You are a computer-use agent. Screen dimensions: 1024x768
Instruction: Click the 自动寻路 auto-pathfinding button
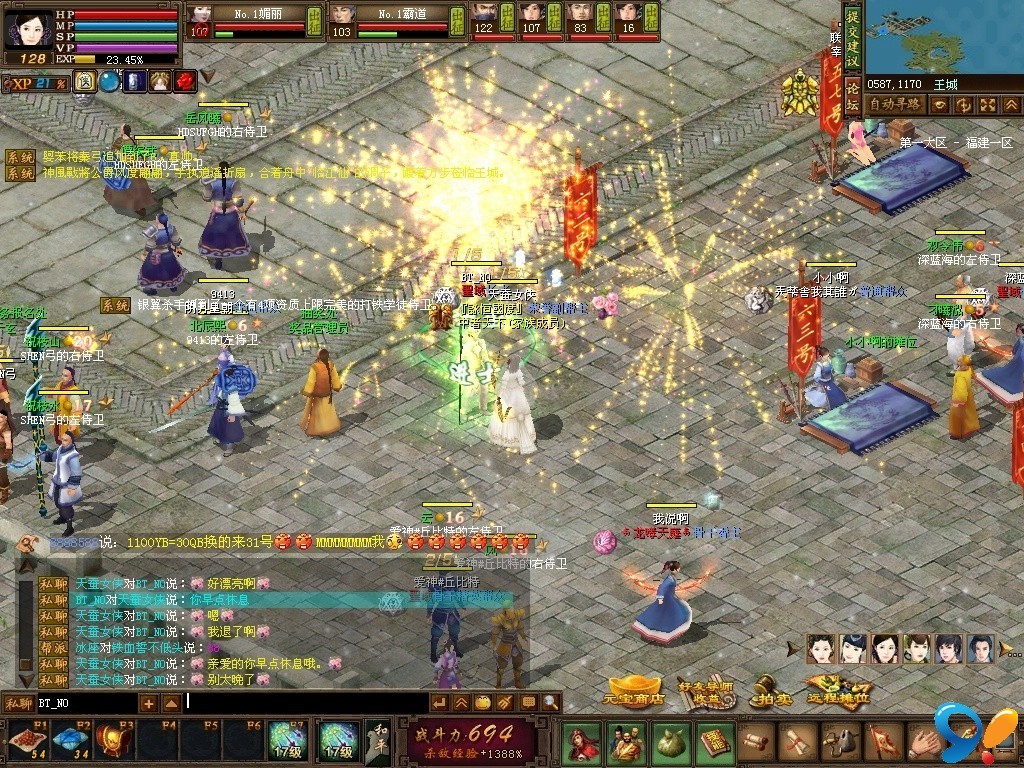tap(894, 104)
